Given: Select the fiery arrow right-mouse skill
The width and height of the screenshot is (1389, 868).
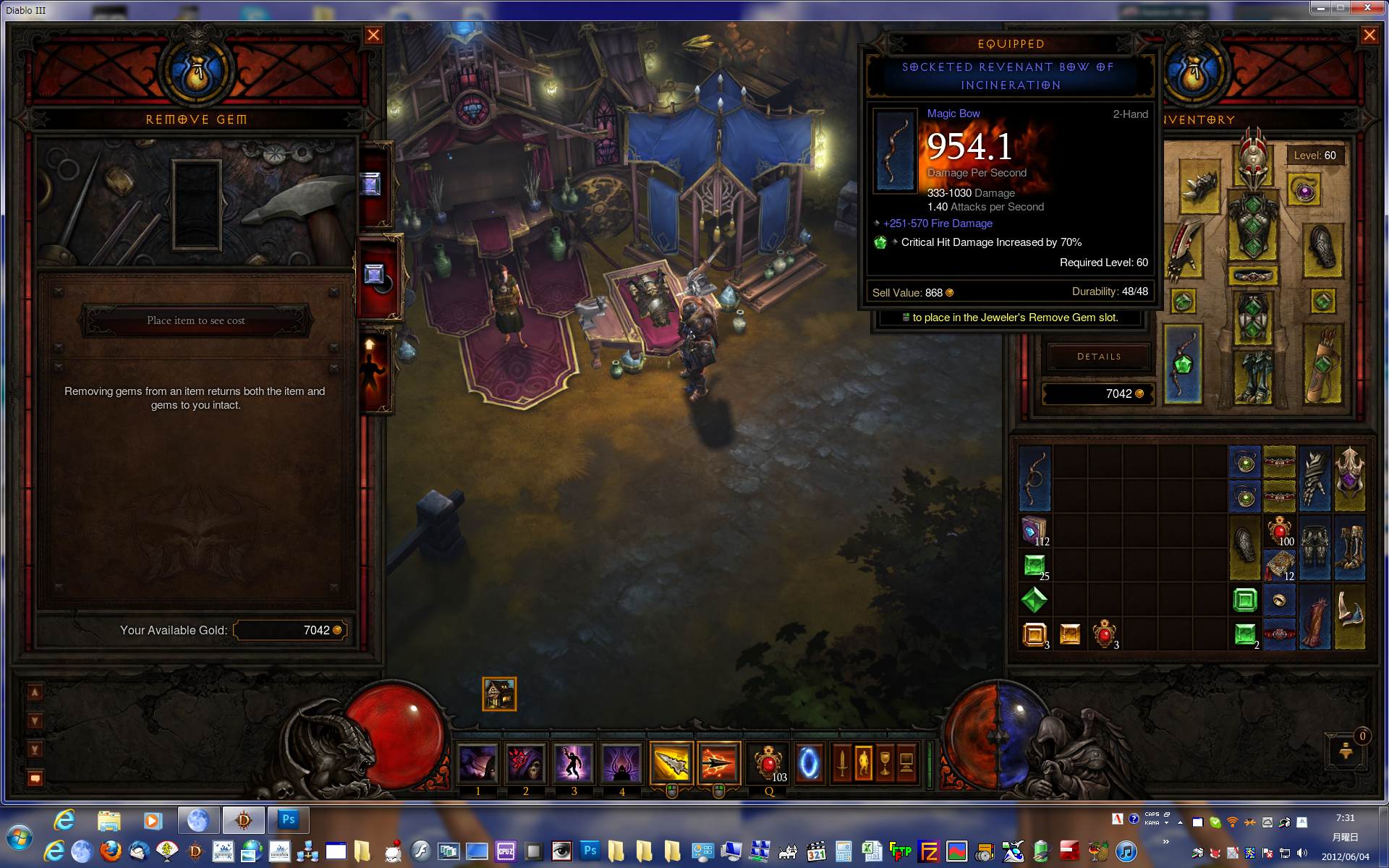Looking at the screenshot, I should tap(718, 763).
